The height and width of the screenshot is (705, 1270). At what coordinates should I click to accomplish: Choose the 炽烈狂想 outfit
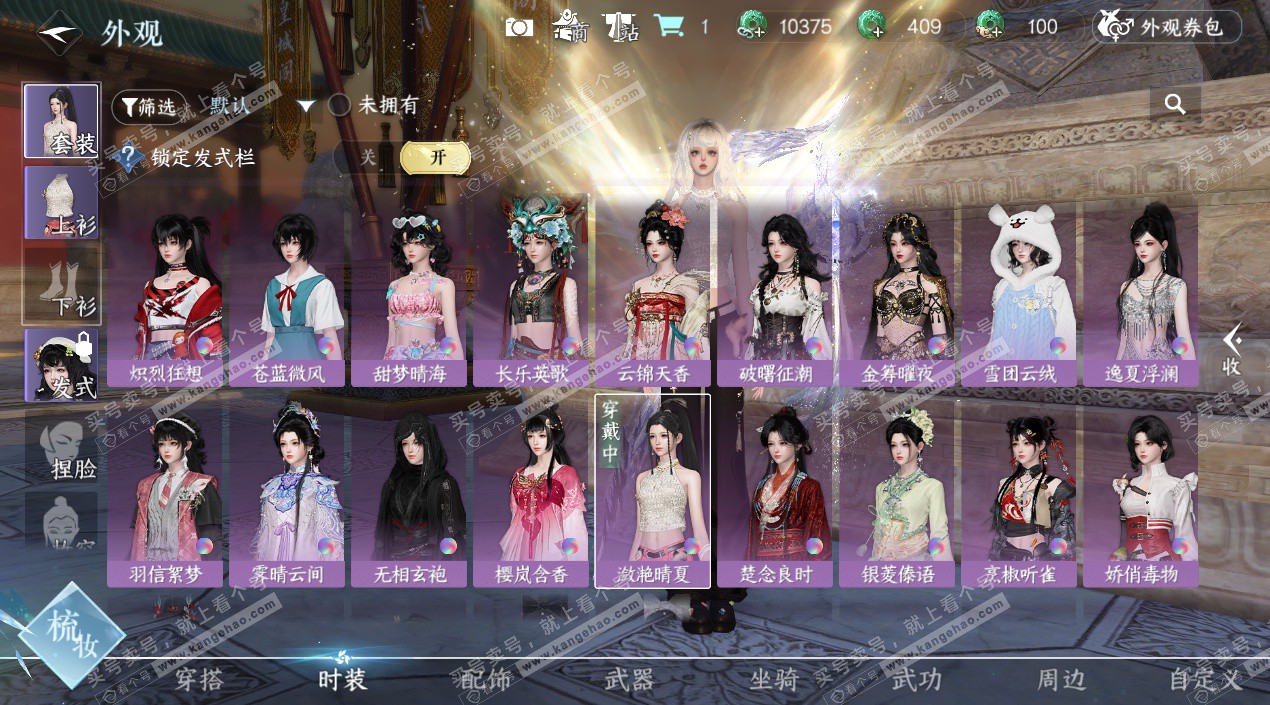(165, 290)
